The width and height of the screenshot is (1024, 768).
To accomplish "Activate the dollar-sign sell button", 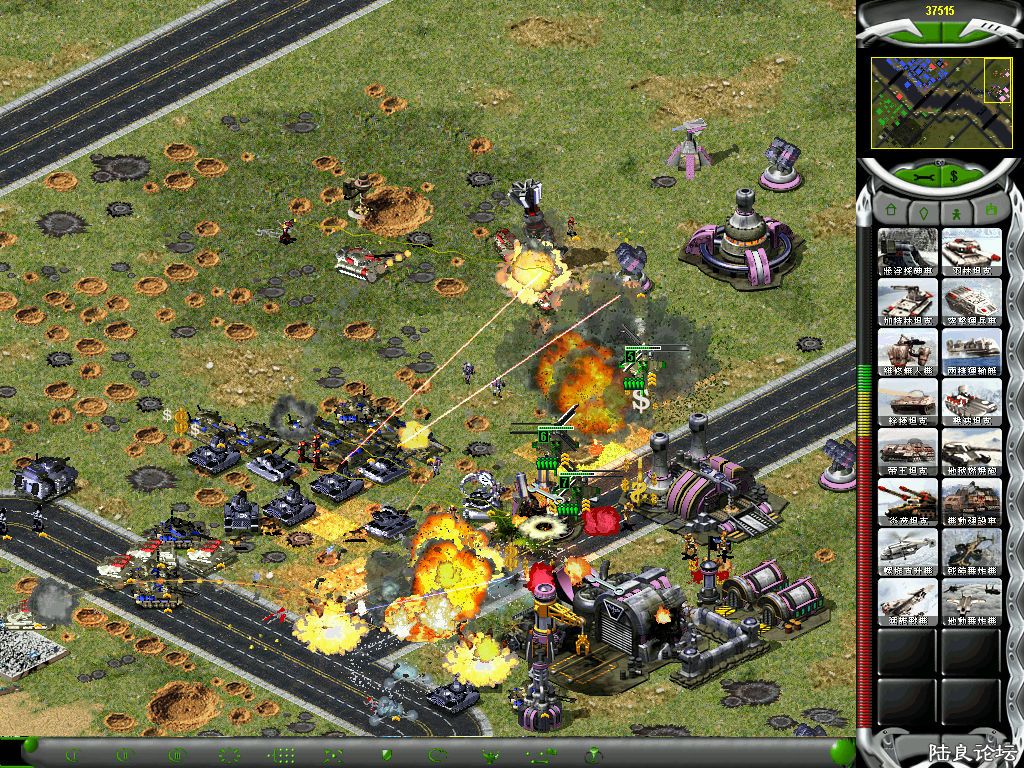I will [955, 176].
